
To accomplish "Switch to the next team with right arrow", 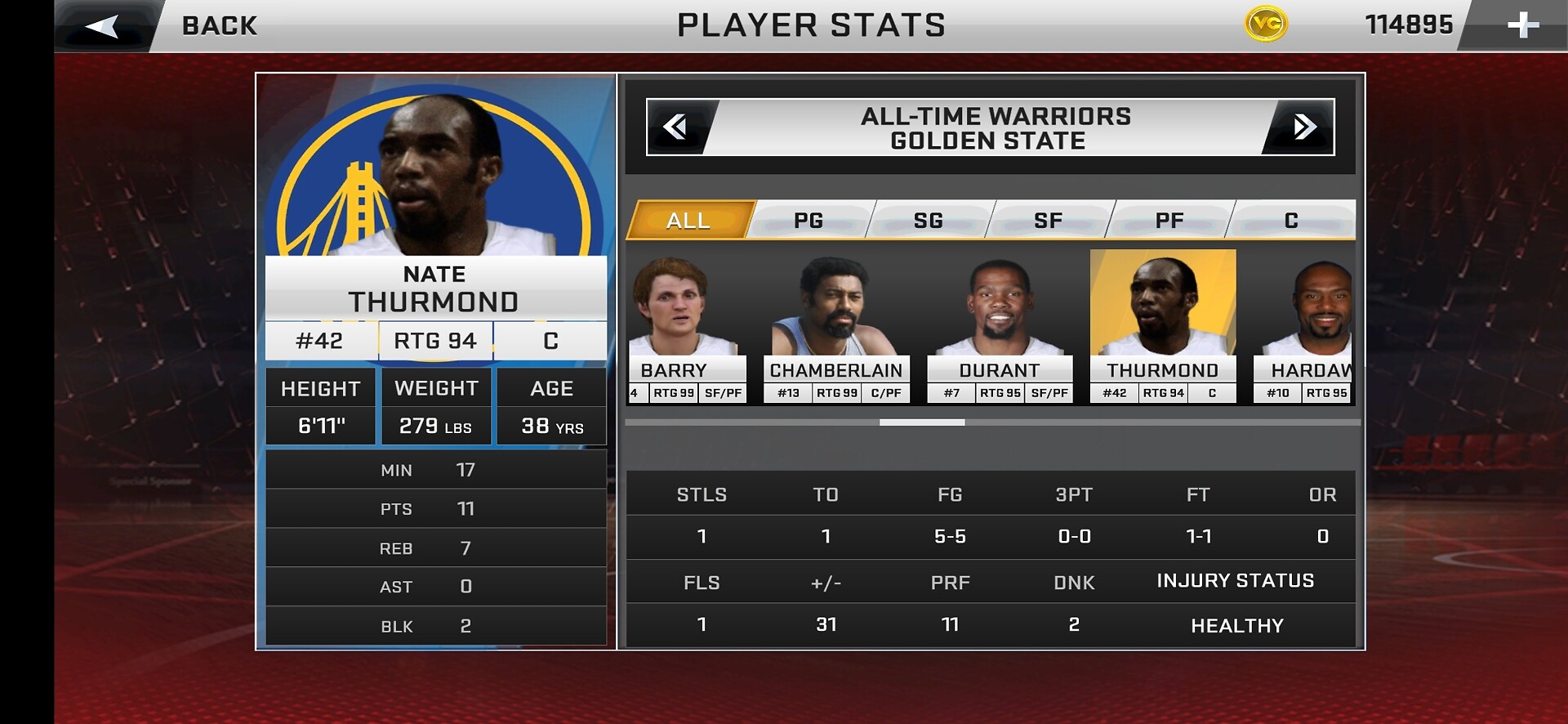I will 1303,127.
